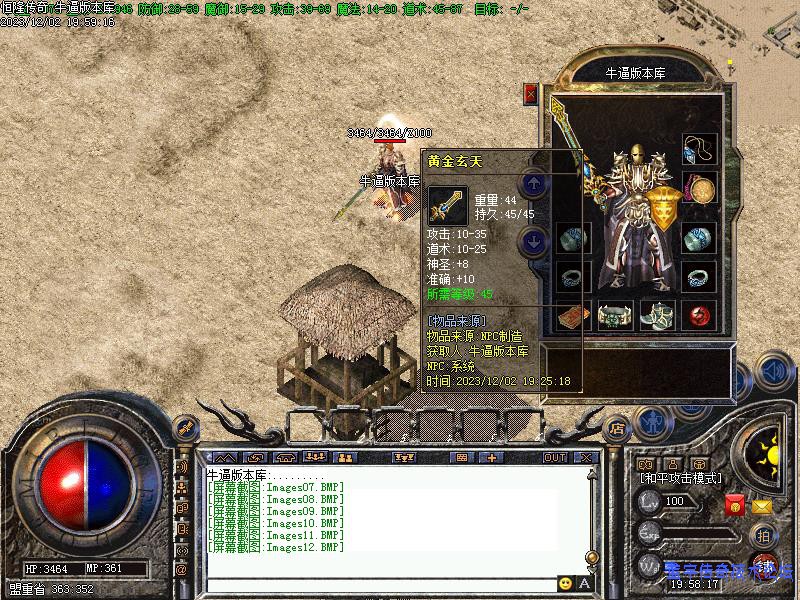The width and height of the screenshot is (800, 600).
Task: Select the equipped necklace slot
Action: point(700,151)
